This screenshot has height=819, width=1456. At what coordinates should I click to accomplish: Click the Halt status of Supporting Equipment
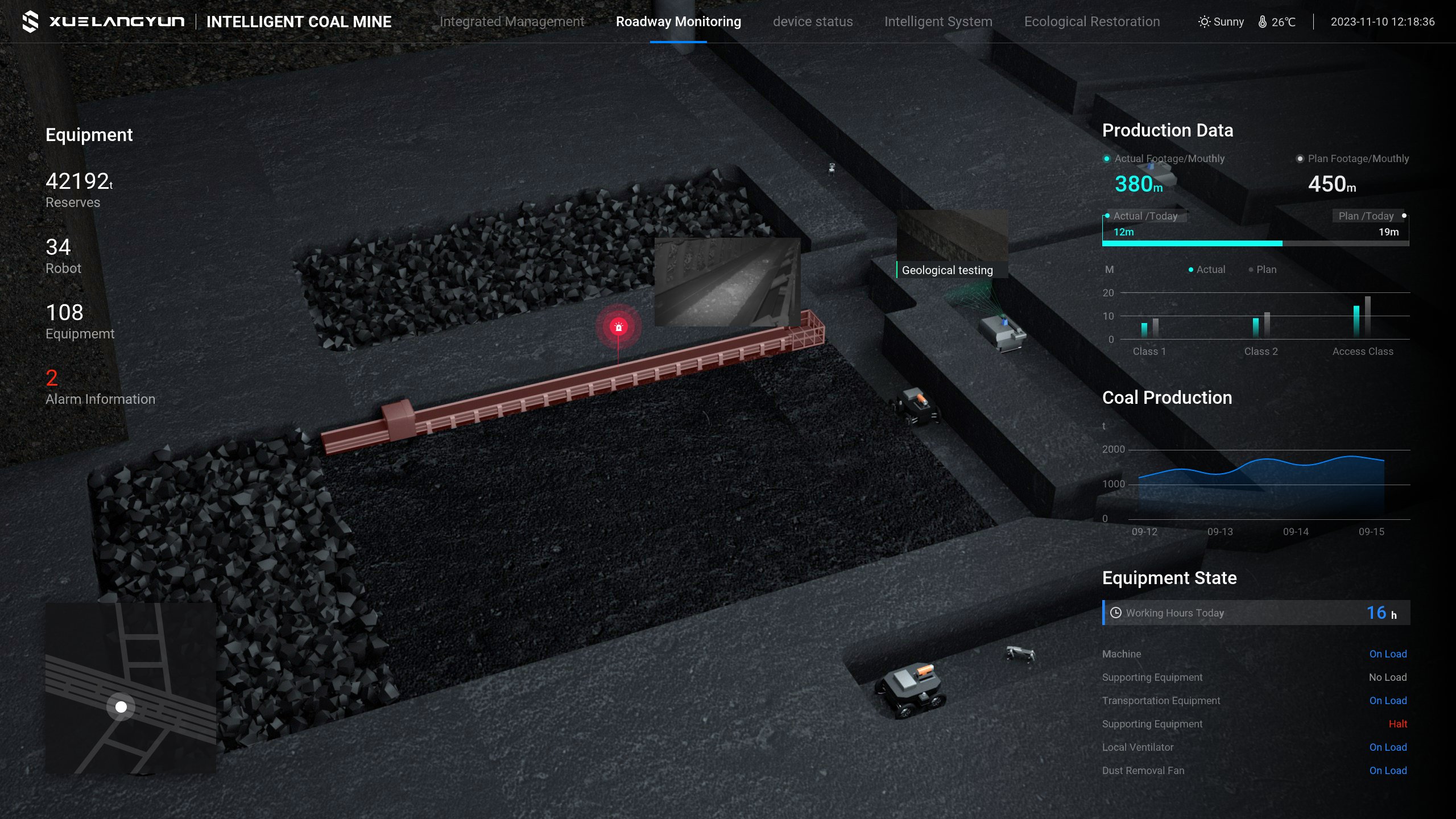[x=1399, y=724]
